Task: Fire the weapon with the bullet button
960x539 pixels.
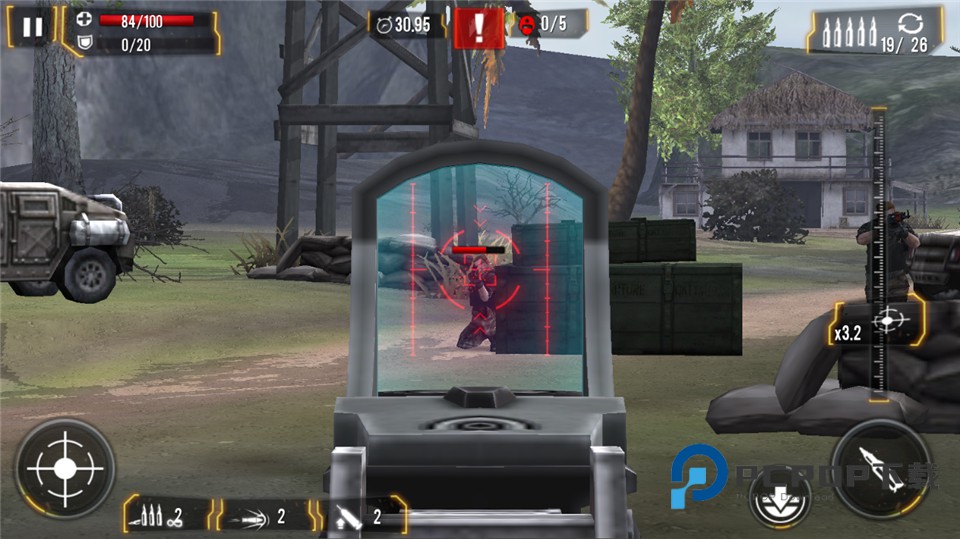Action: [880, 468]
